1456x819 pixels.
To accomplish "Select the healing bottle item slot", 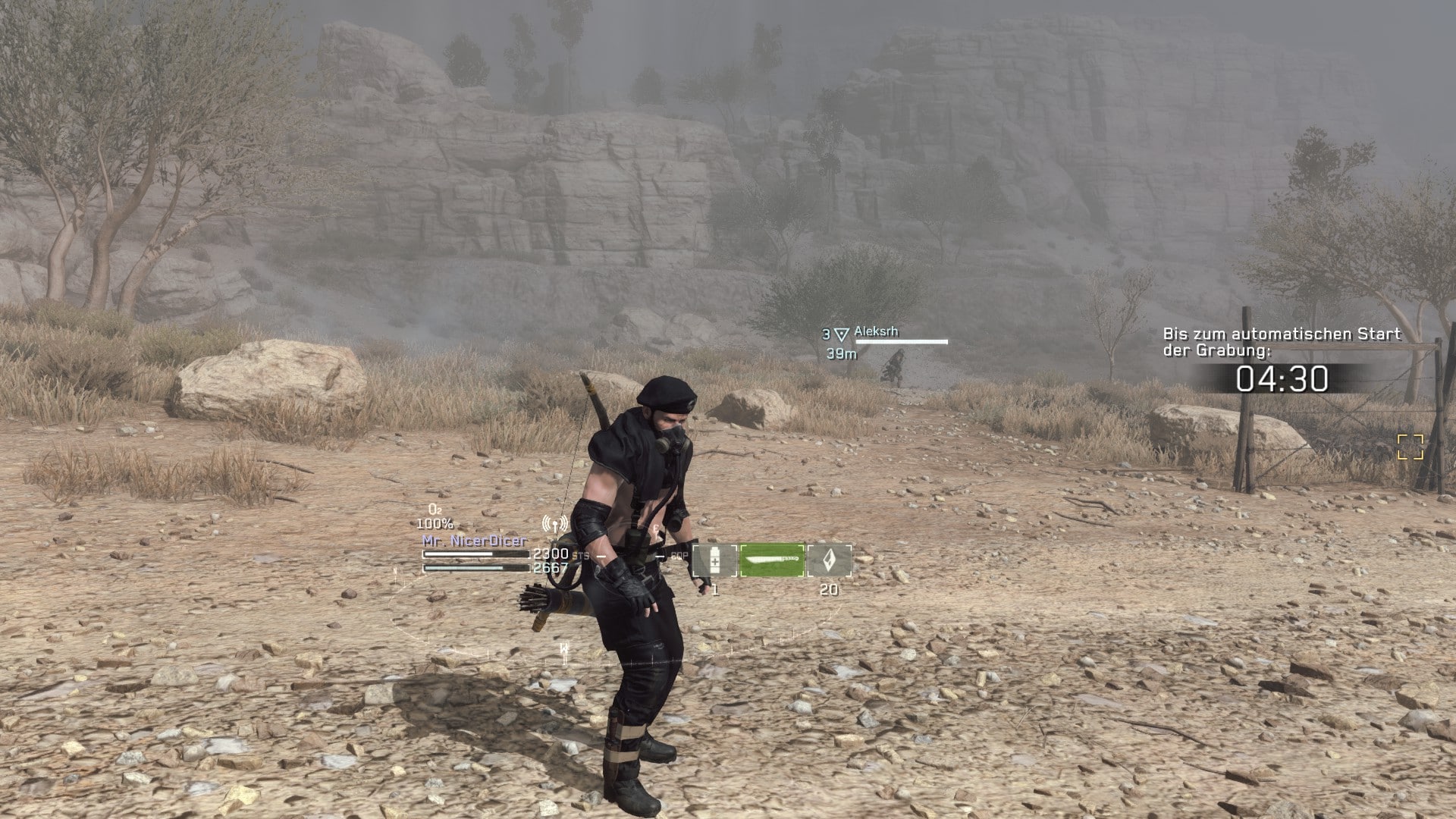I will [x=714, y=560].
